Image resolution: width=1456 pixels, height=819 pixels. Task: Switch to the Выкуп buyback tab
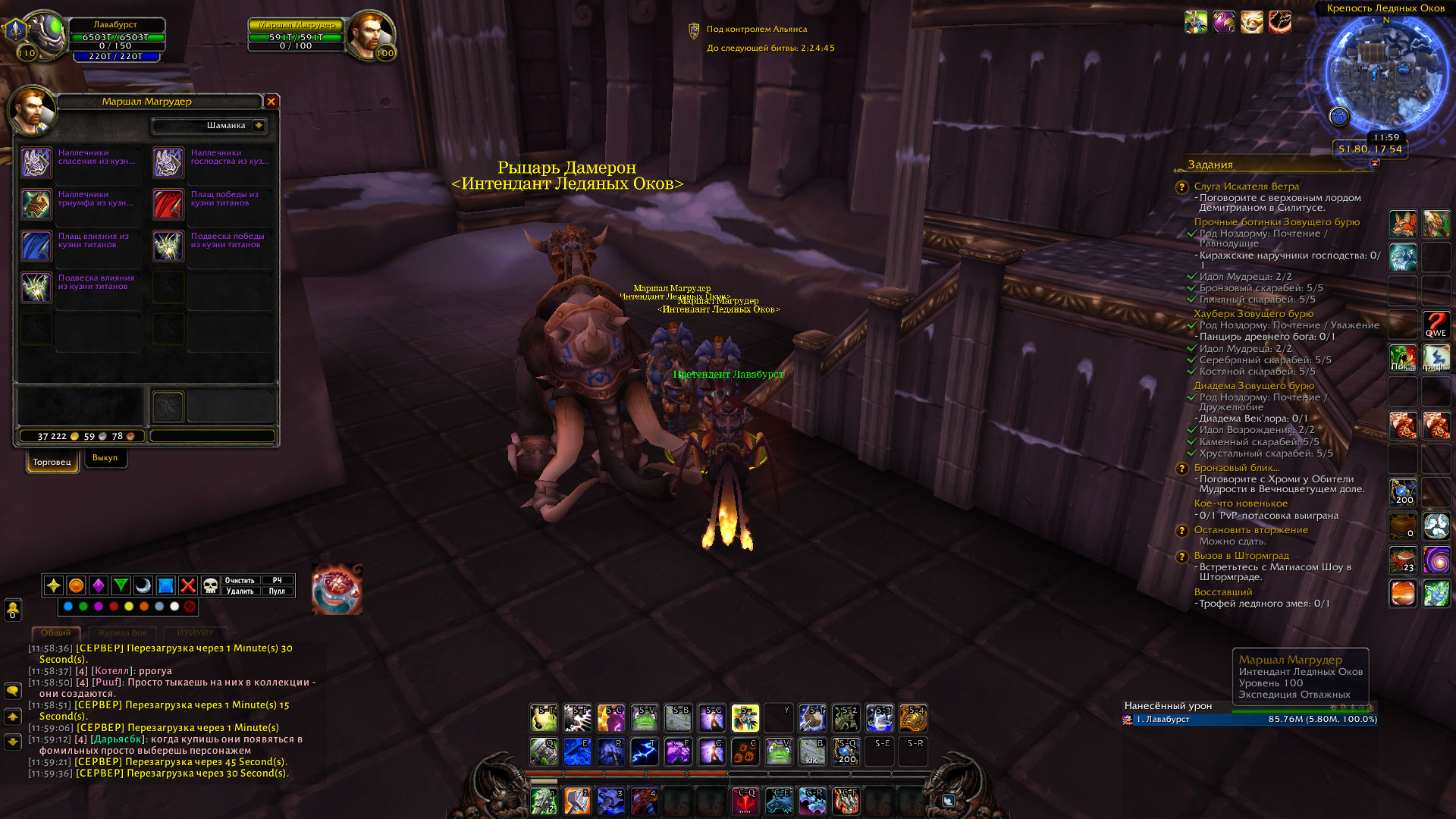tap(105, 458)
